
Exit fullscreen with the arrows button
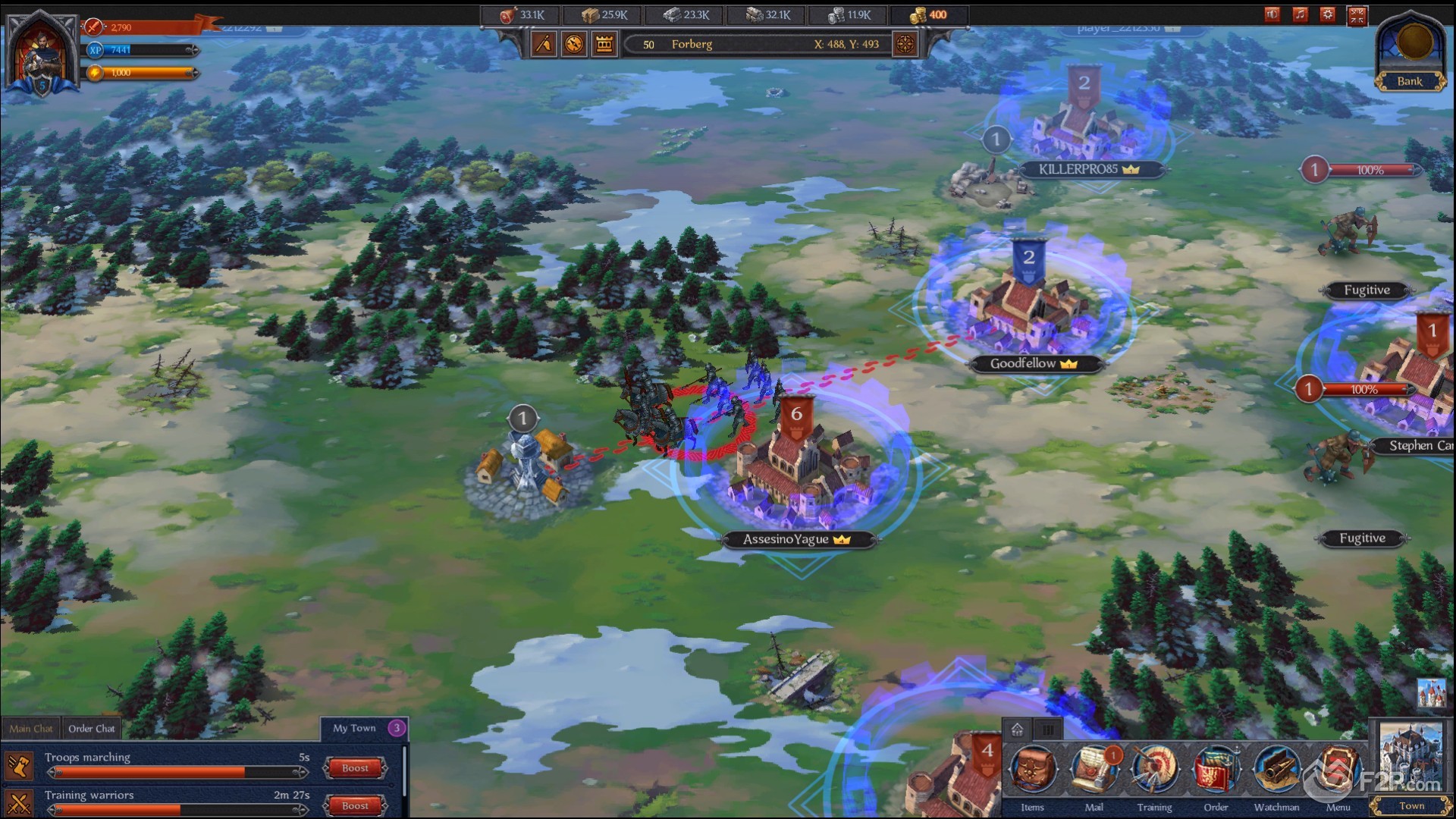point(1357,15)
